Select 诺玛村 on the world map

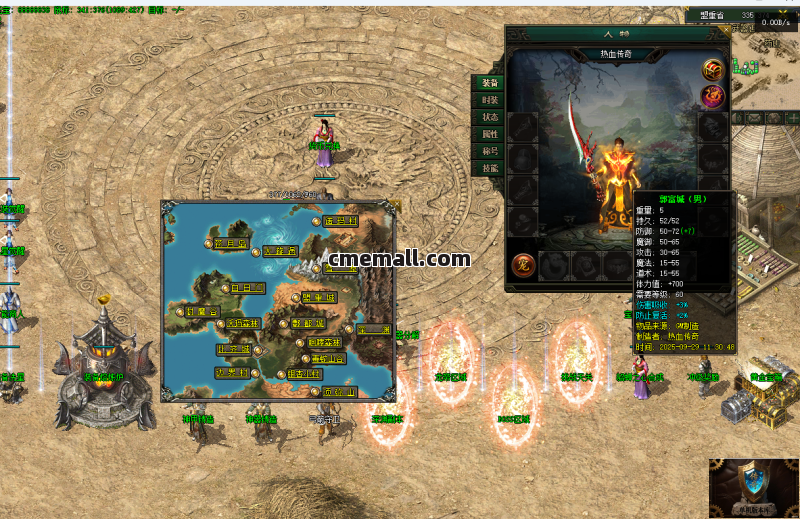click(x=340, y=222)
